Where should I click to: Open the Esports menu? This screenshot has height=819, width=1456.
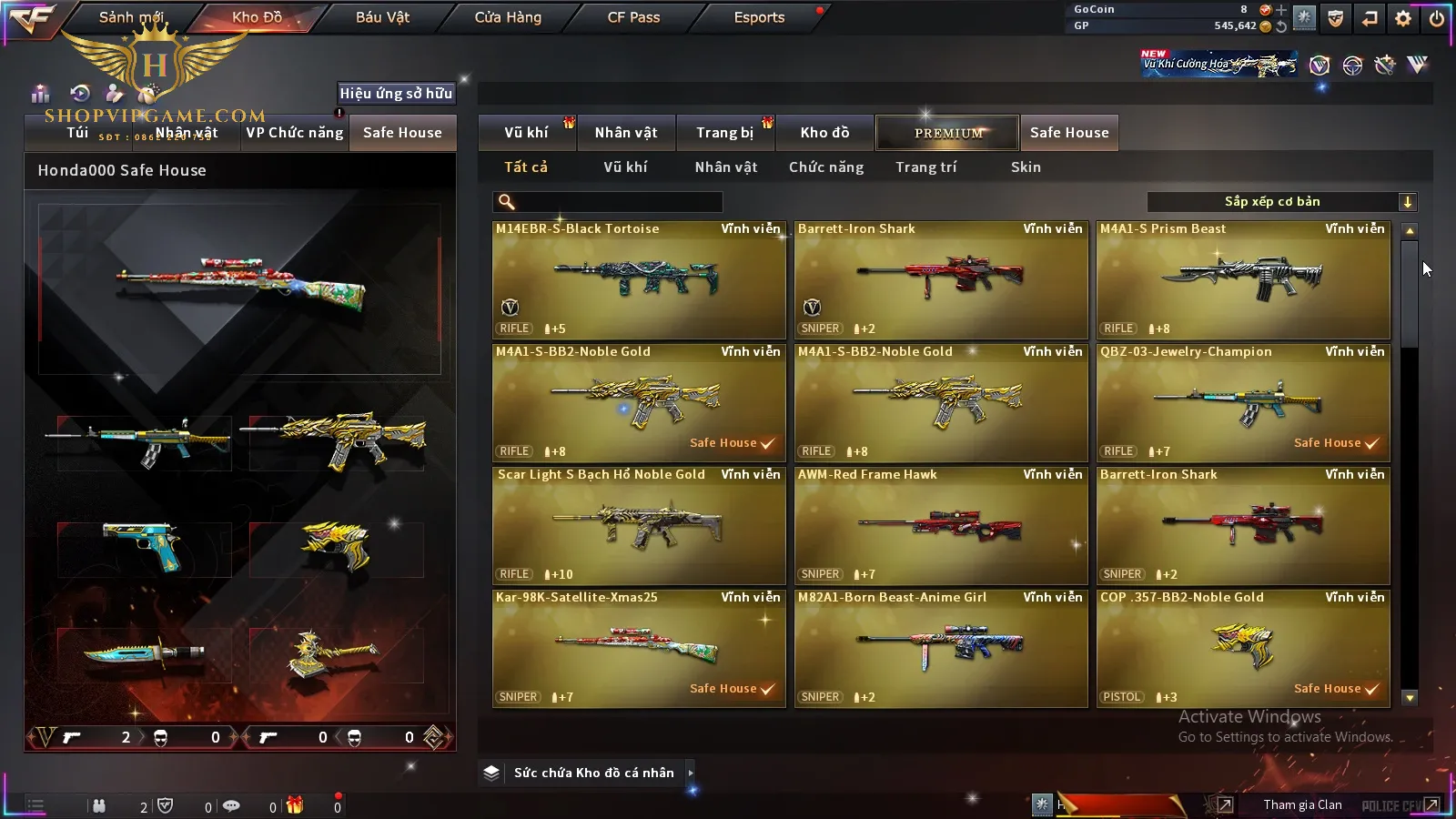click(759, 17)
